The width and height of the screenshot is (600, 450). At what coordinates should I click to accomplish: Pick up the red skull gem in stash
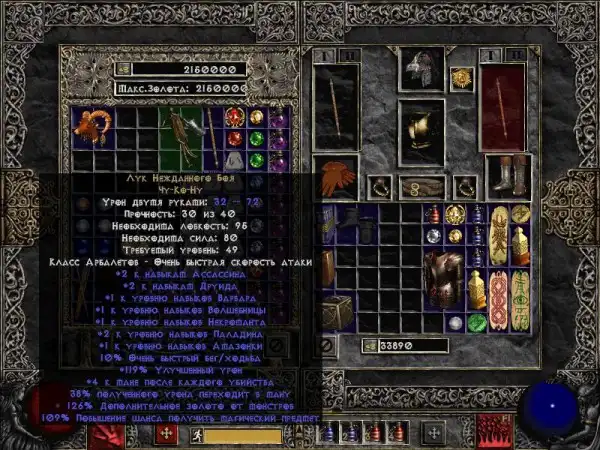coord(236,138)
